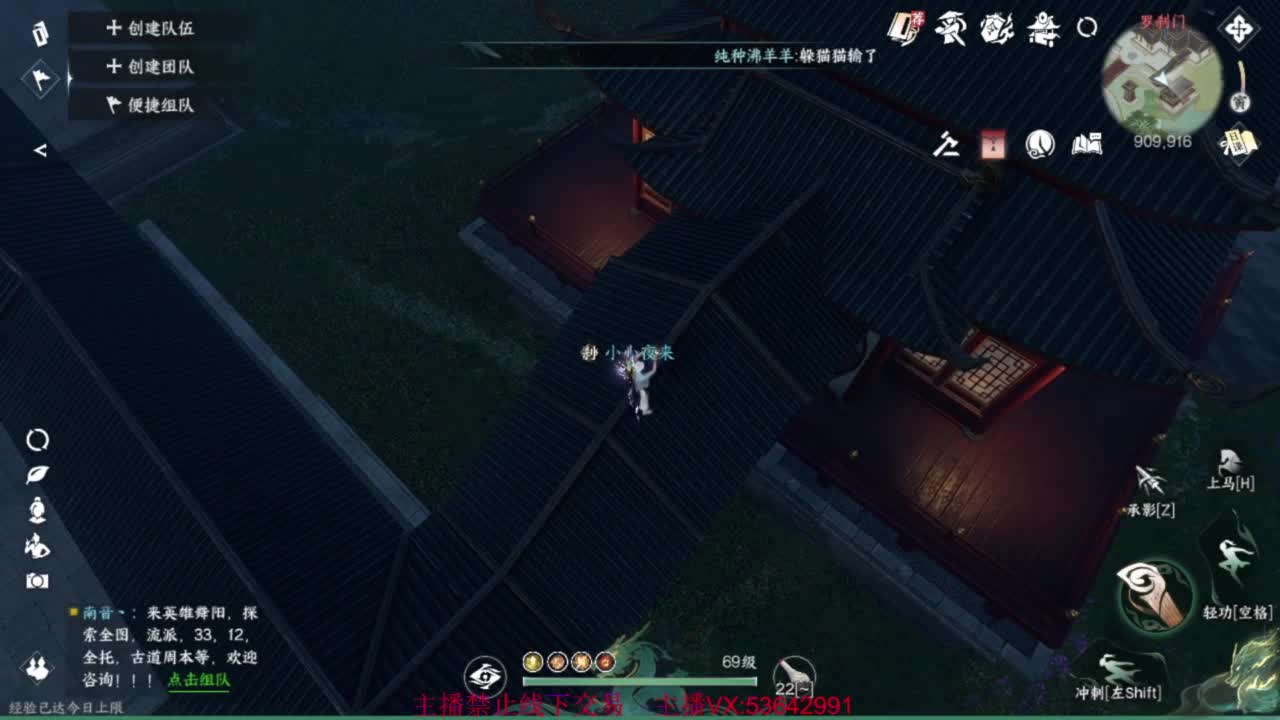Toggle the leaf icon in left sidebar
This screenshot has height=720, width=1280.
coord(38,475)
